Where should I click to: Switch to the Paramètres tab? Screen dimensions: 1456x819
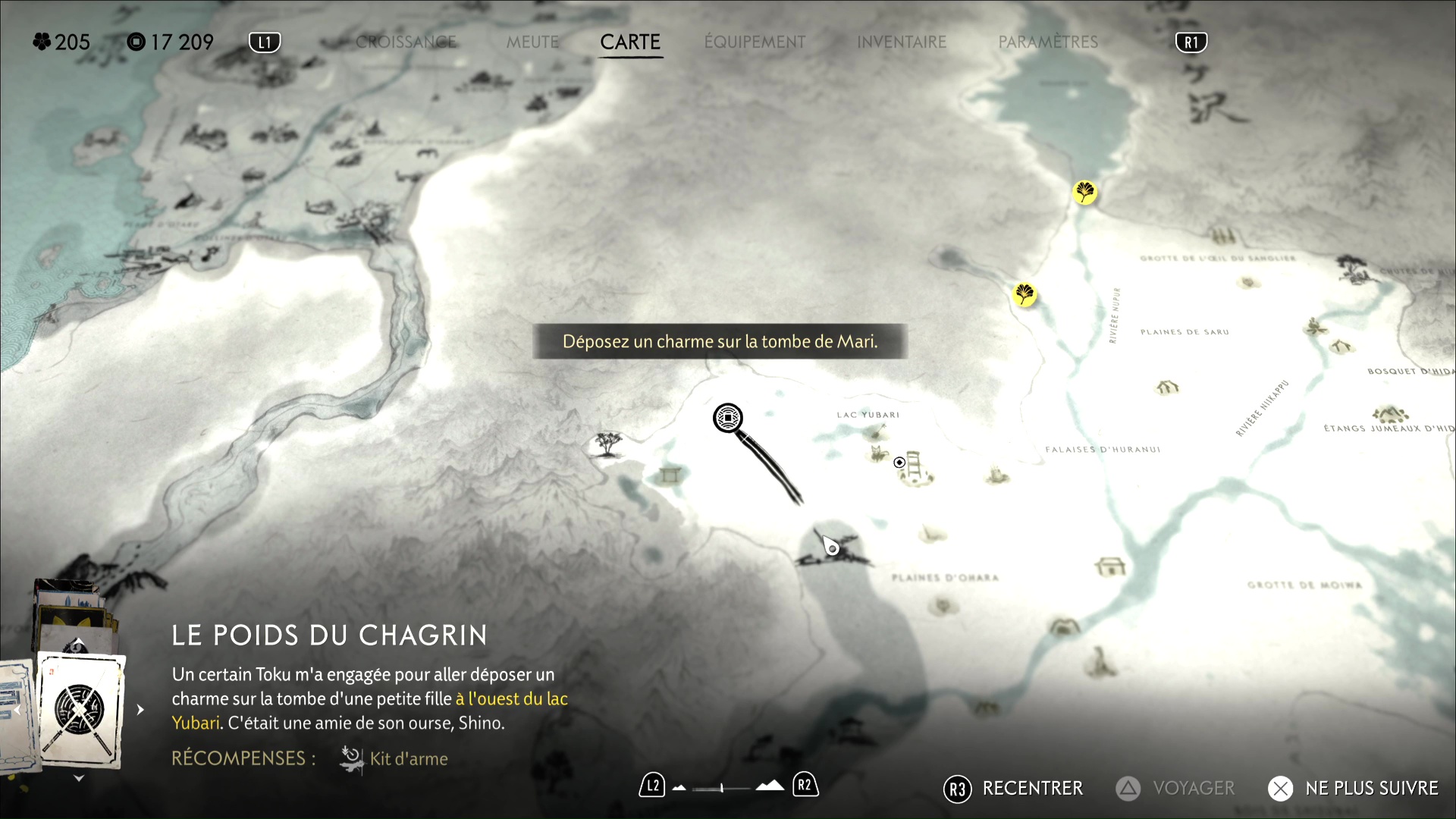point(1048,42)
